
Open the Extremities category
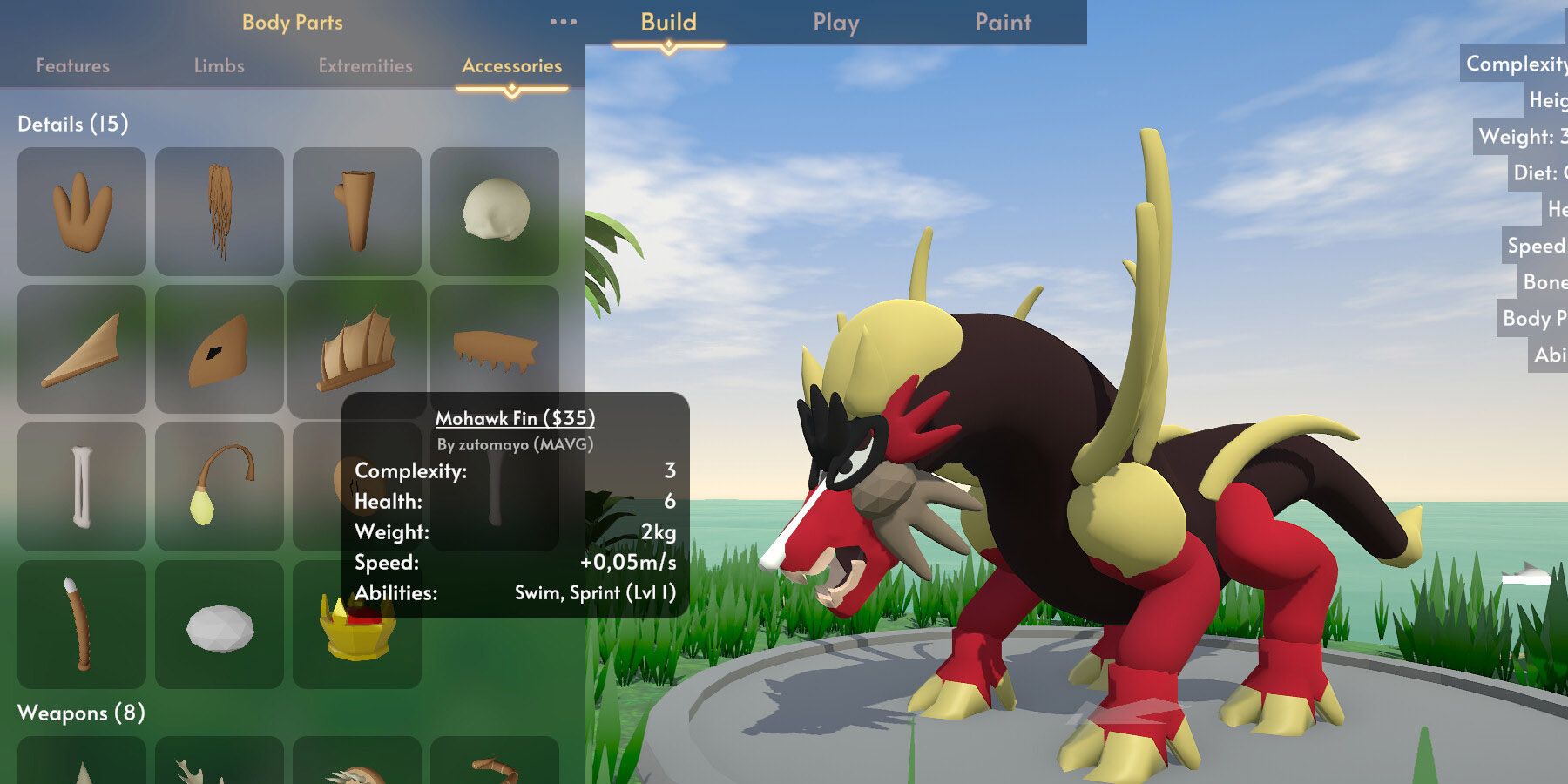click(365, 65)
